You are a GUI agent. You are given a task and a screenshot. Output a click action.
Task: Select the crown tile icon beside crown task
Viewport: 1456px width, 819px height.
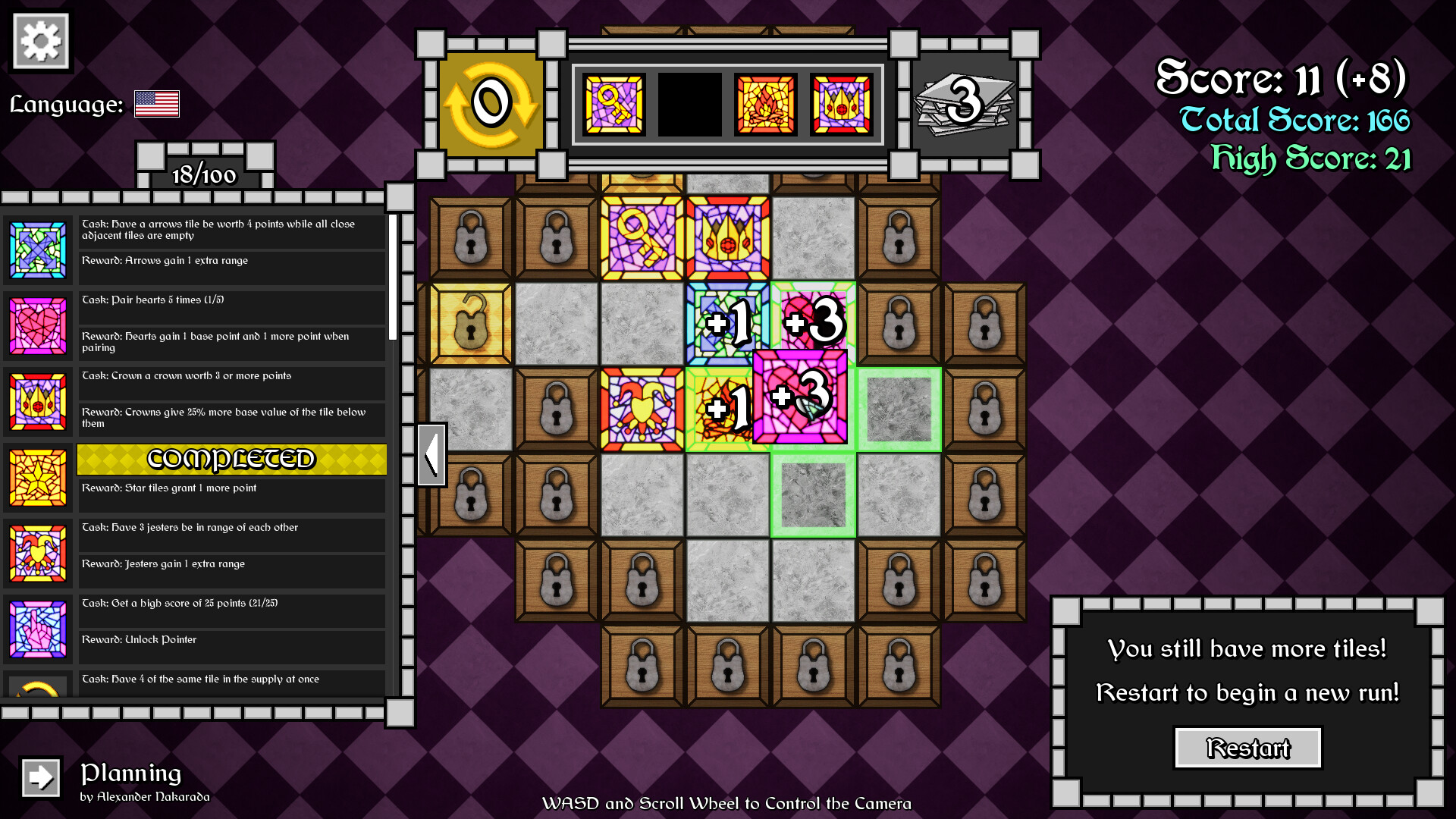click(38, 402)
